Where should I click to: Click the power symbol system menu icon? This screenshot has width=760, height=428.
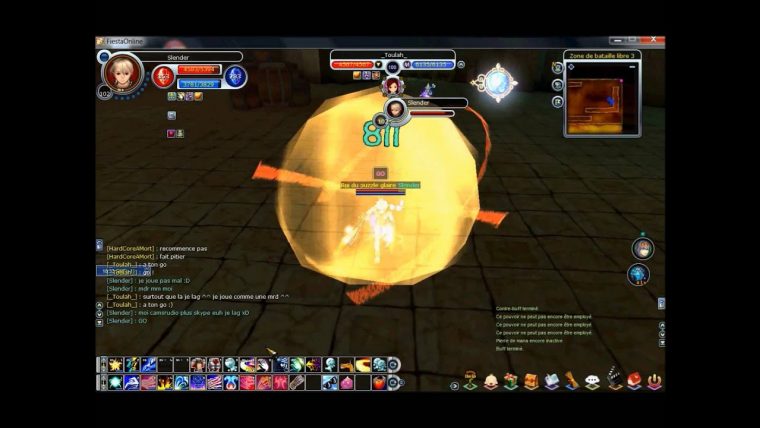point(654,381)
